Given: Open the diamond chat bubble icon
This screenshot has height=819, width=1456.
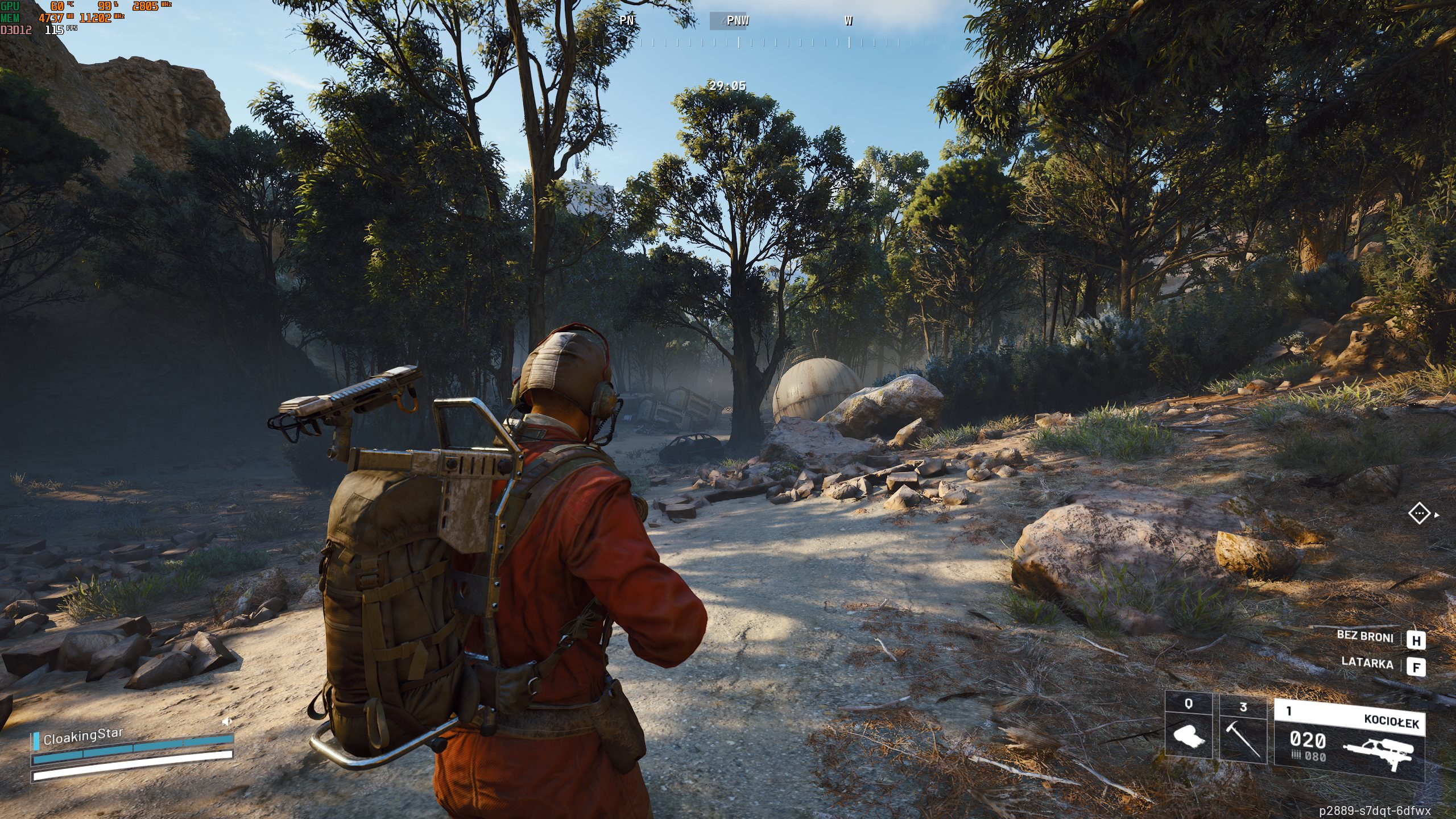Looking at the screenshot, I should click(x=1419, y=514).
